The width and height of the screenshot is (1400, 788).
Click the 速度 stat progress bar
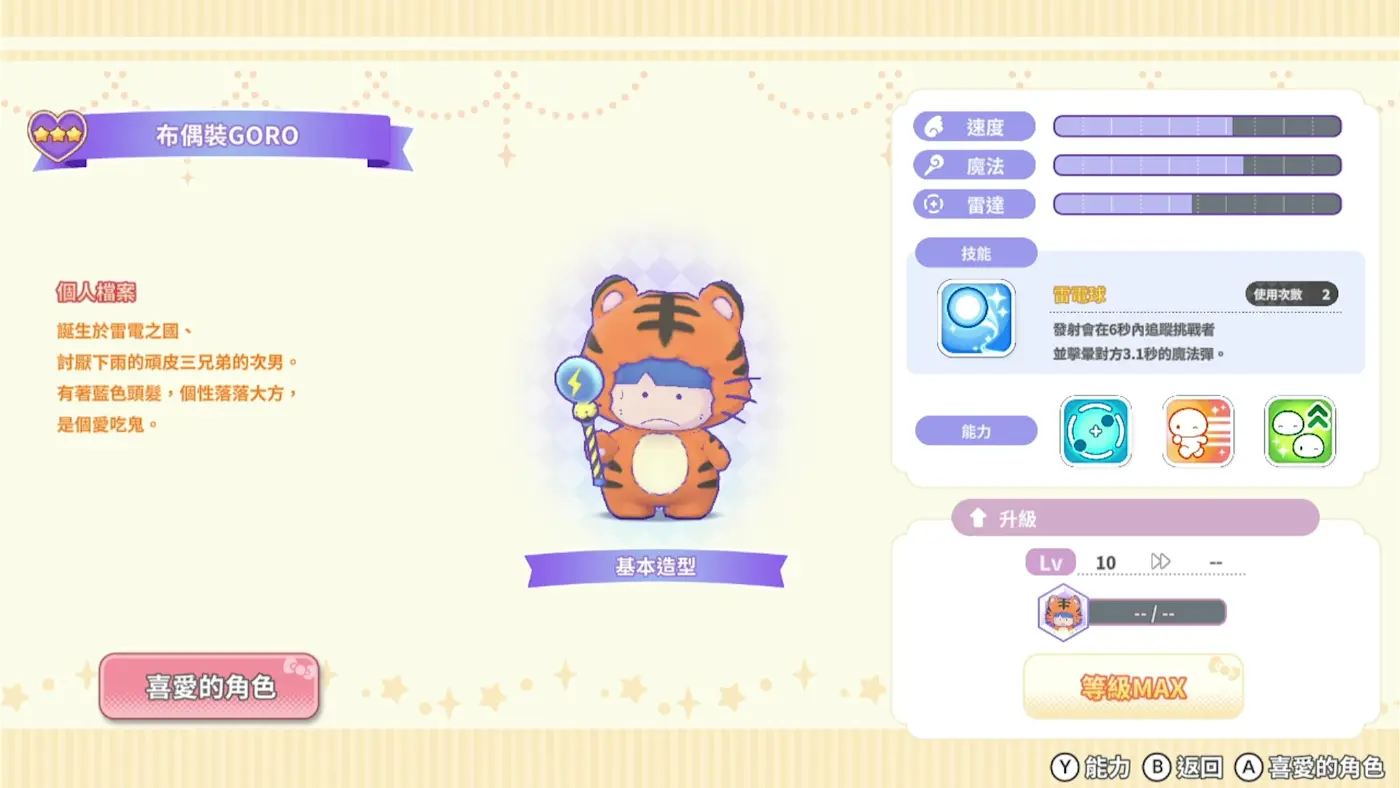[1196, 126]
